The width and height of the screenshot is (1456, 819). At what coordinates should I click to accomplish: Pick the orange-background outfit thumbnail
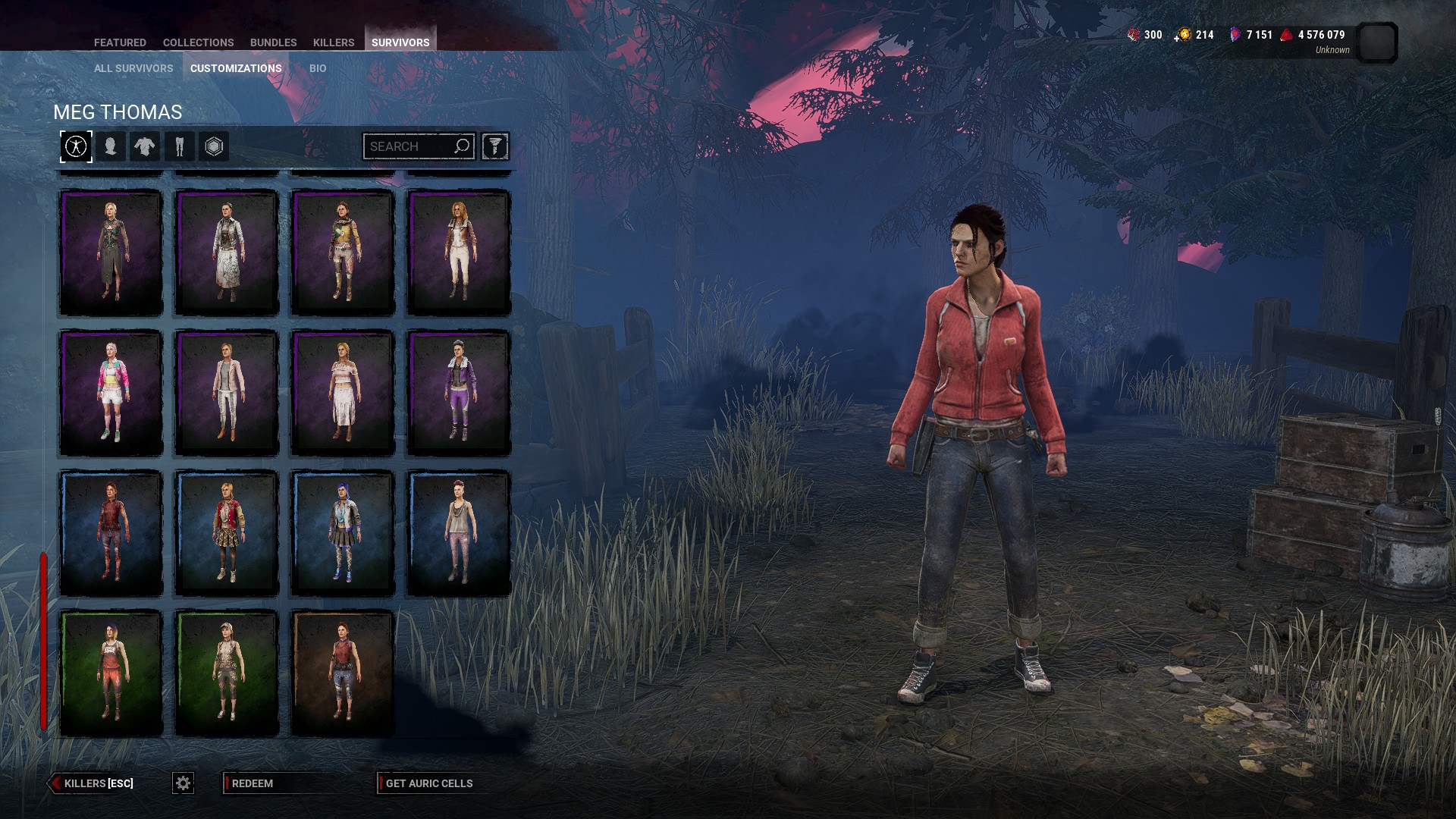click(342, 673)
